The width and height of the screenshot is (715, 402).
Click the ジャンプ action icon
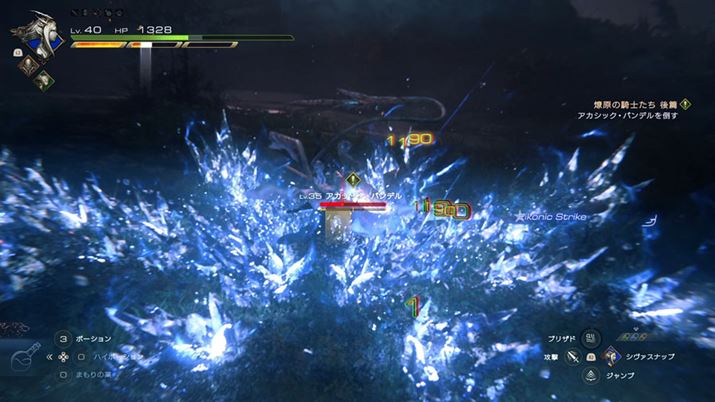pos(590,375)
